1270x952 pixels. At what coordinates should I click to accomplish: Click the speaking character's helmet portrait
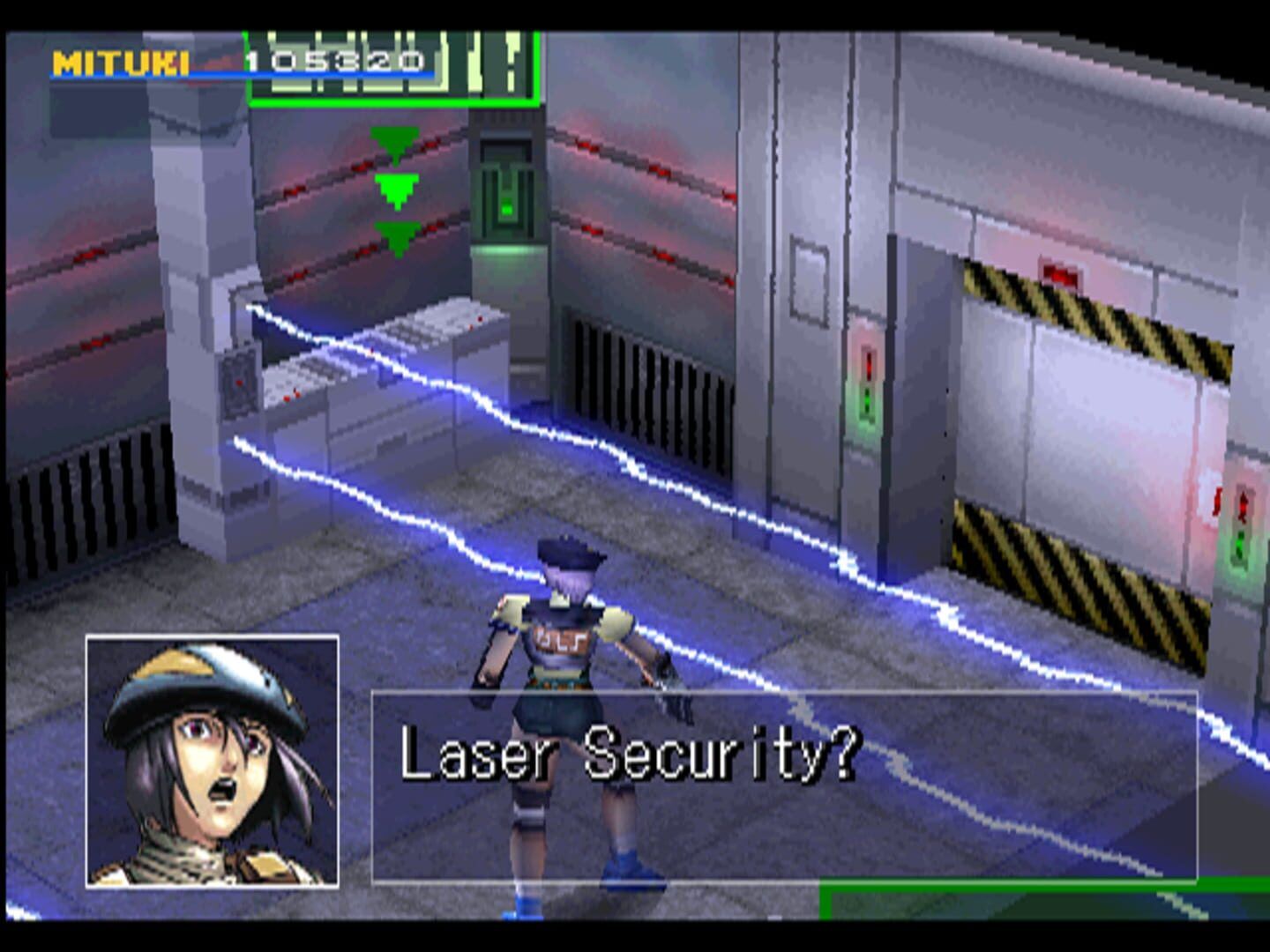pyautogui.click(x=212, y=760)
